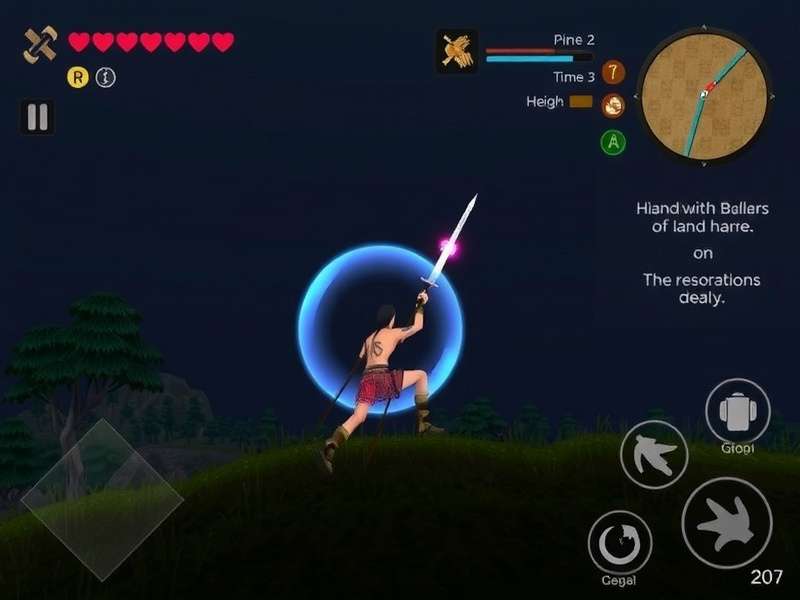Activate the Gegal circular swirl ability
Screen dimensions: 800x600
(620, 542)
